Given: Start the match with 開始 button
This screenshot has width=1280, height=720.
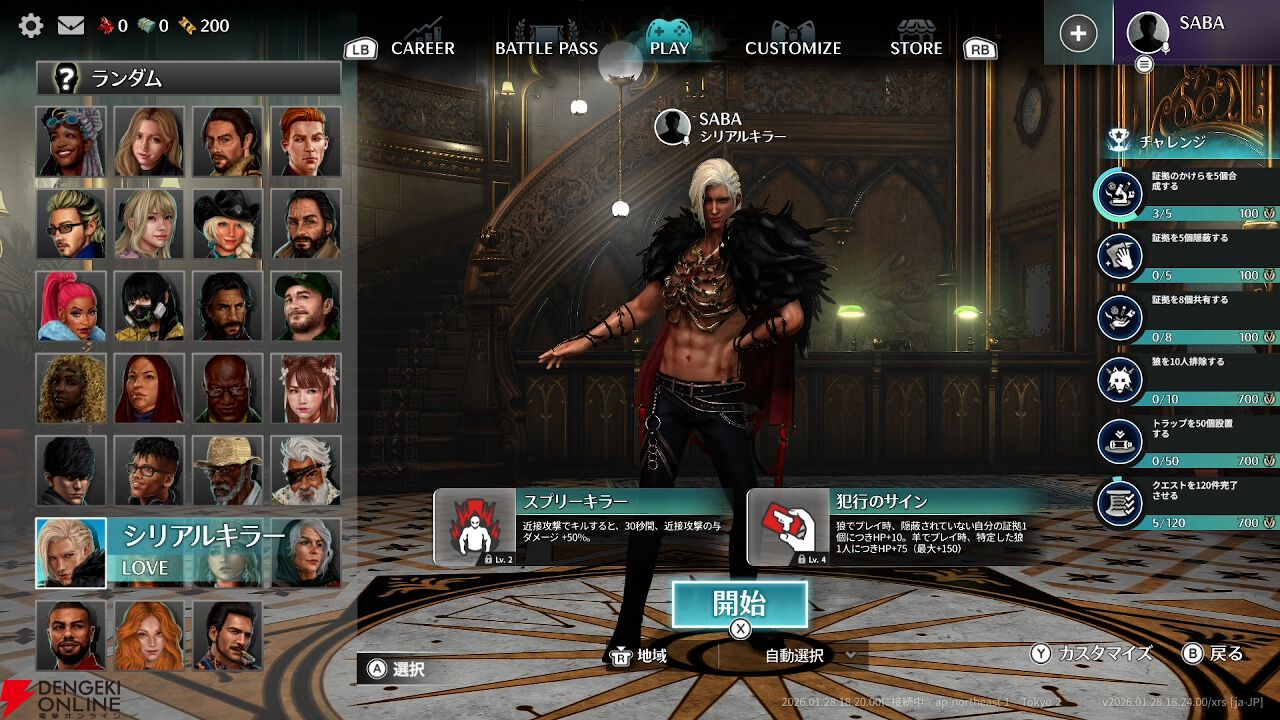Looking at the screenshot, I should (739, 604).
